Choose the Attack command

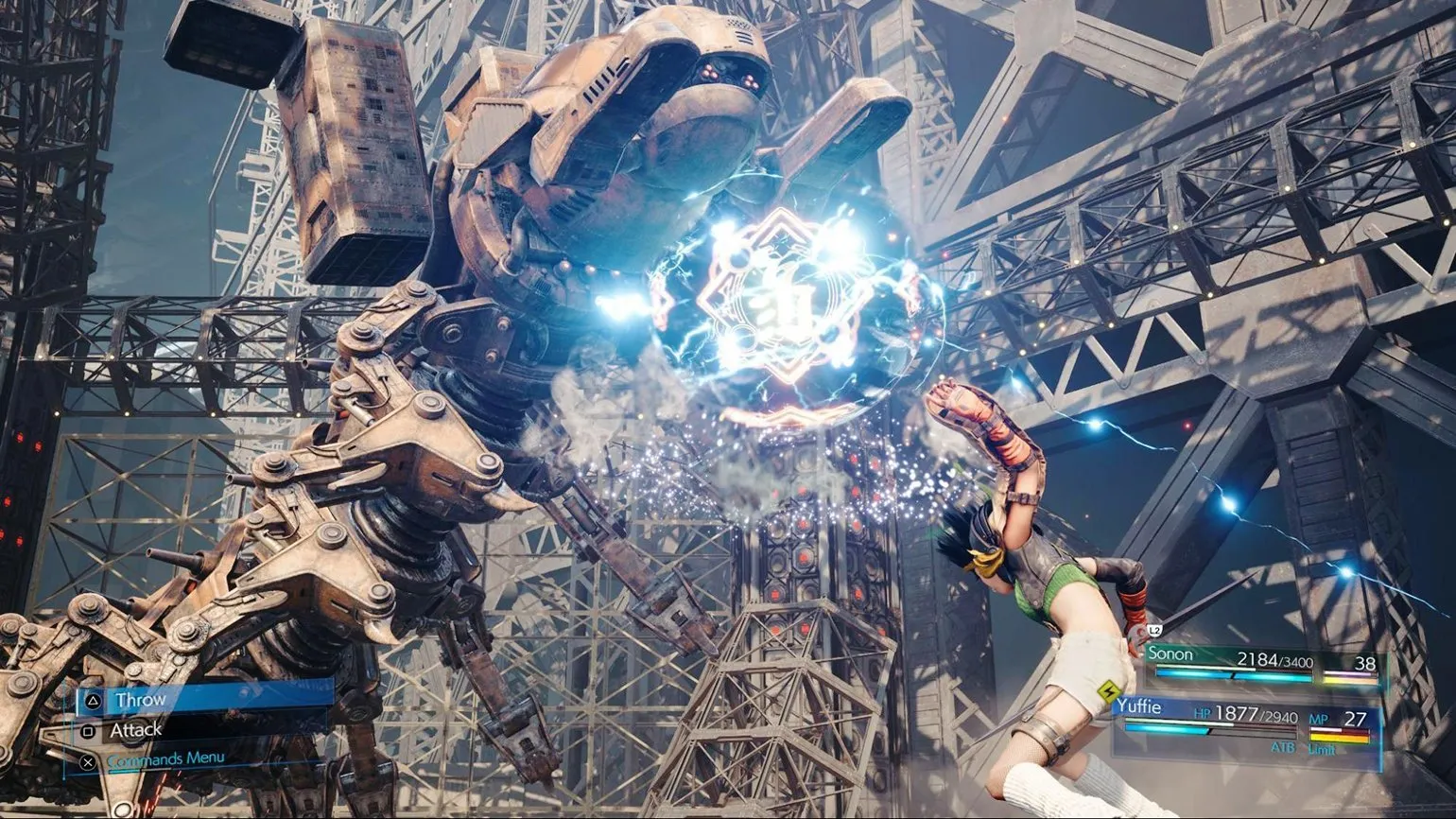point(135,730)
